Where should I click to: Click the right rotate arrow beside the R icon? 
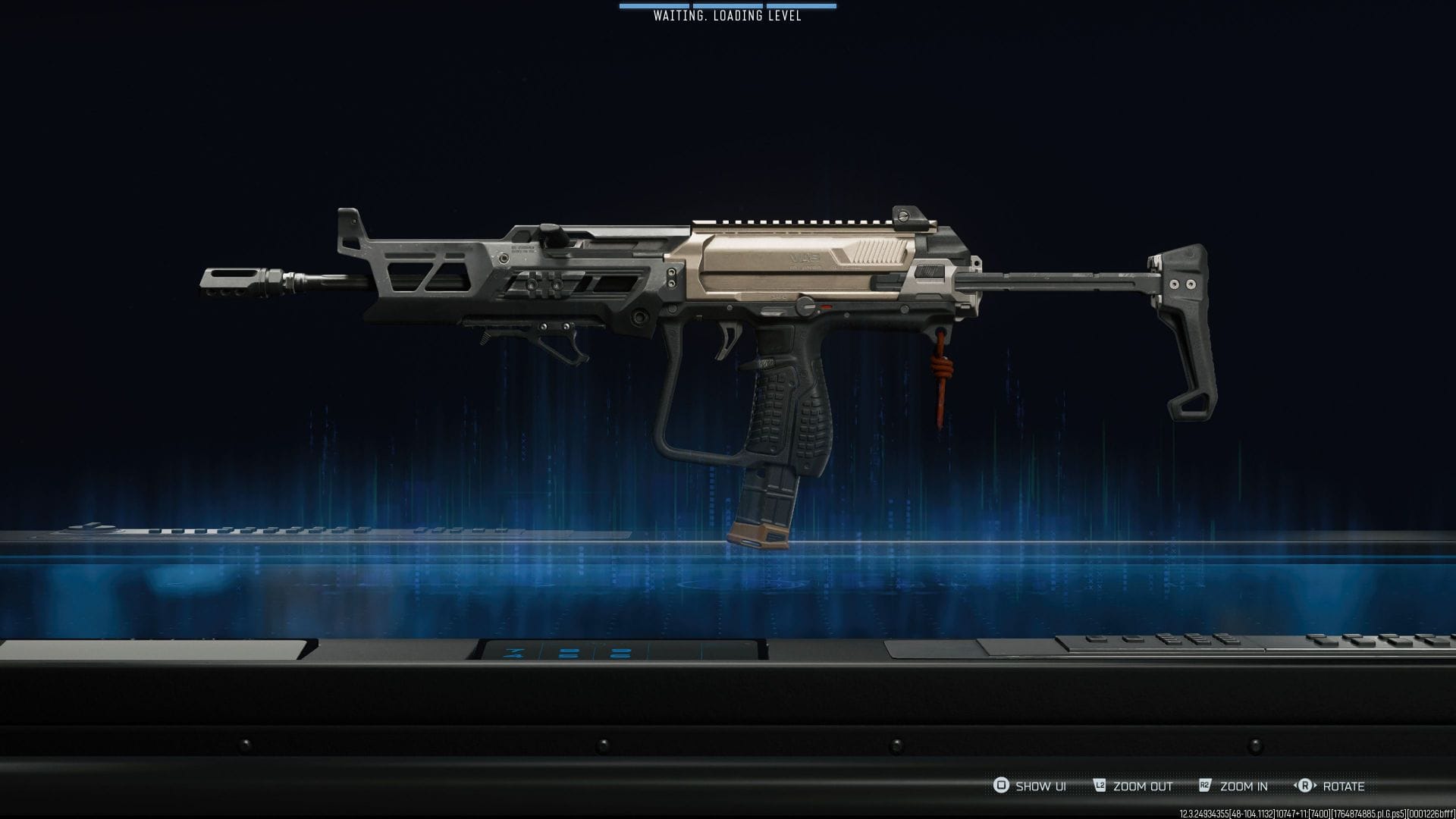pyautogui.click(x=1316, y=786)
